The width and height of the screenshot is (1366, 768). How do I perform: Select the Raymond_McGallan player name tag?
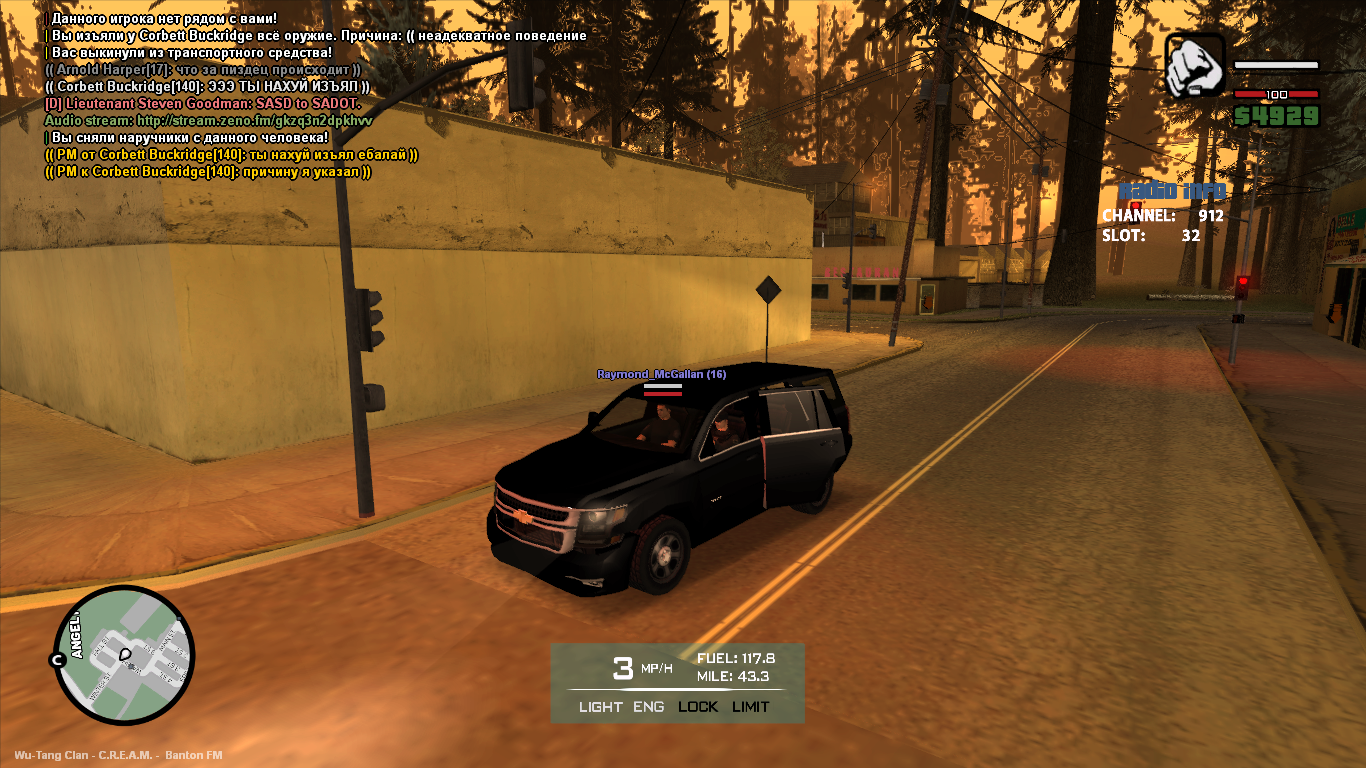661,374
